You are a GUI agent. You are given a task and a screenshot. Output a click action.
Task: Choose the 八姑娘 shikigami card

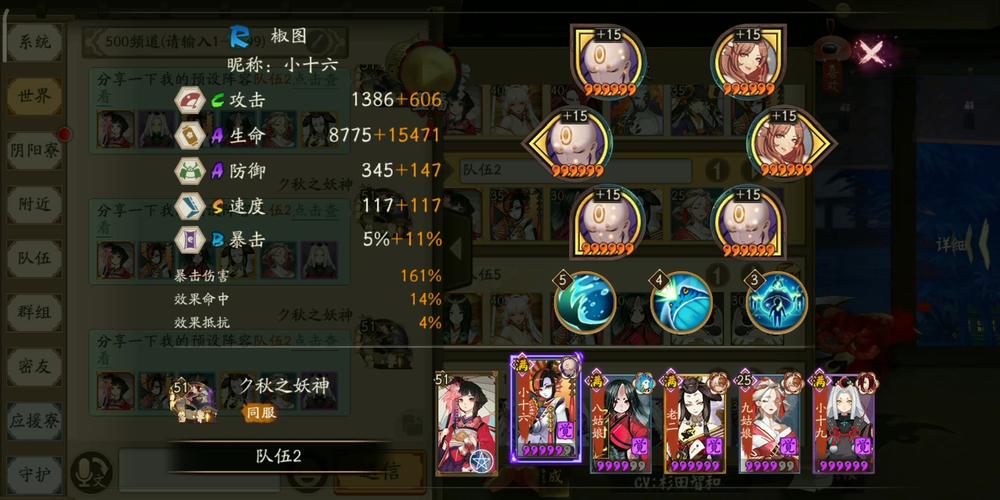[x=620, y=422]
